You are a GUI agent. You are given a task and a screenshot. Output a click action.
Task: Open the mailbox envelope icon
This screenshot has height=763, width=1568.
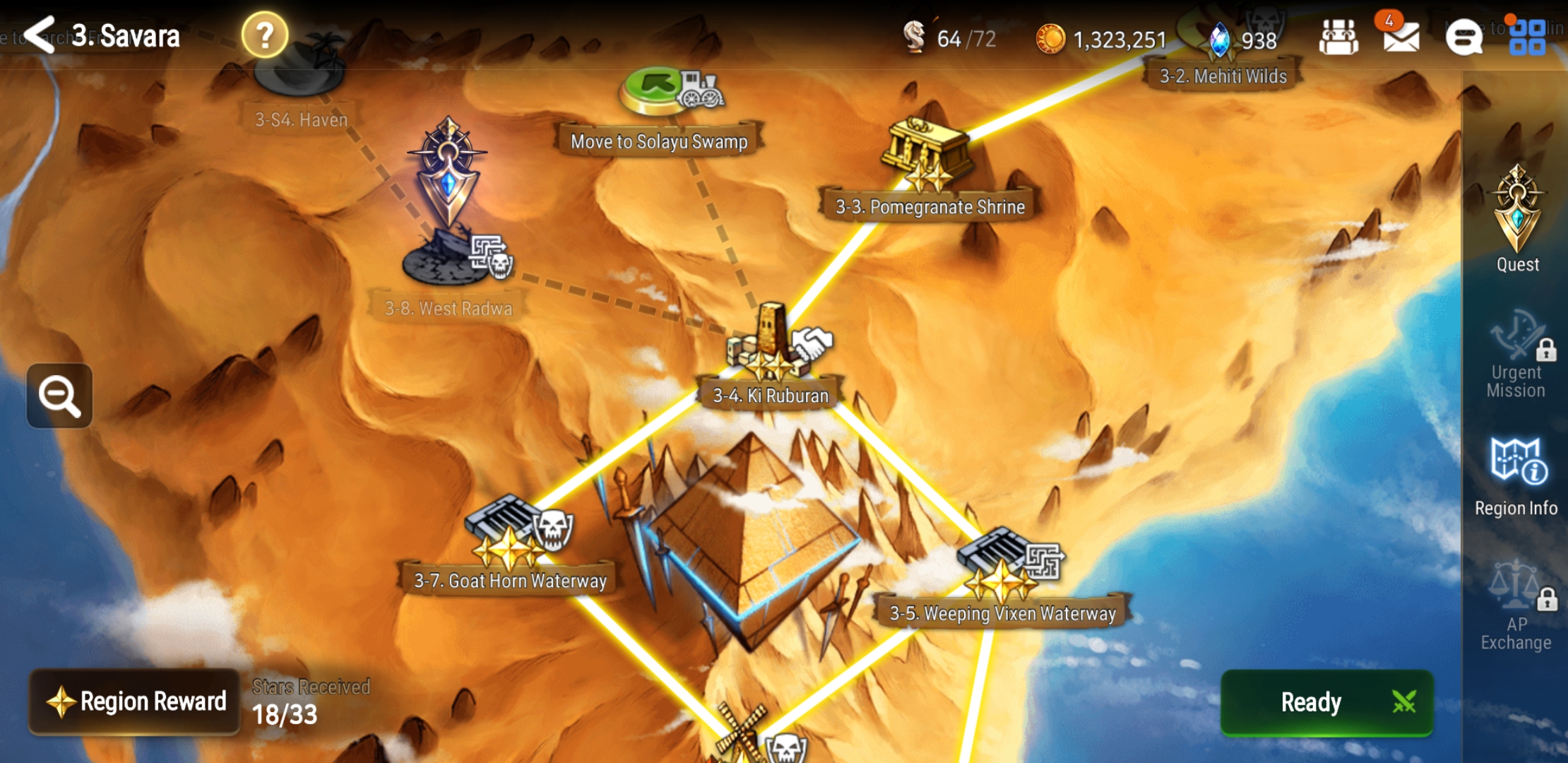point(1401,37)
